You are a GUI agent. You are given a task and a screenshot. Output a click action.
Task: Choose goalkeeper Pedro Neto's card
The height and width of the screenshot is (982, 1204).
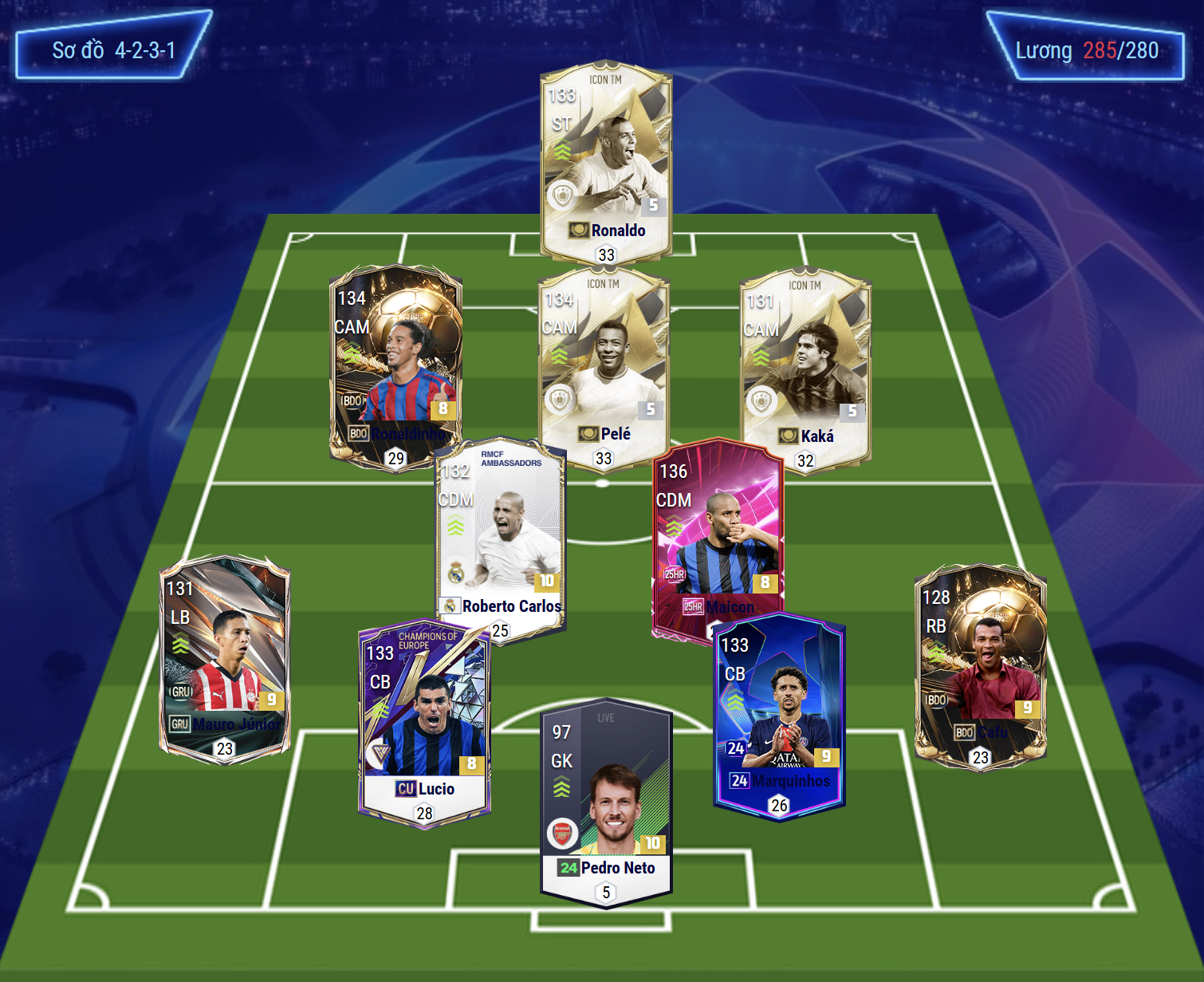tap(606, 802)
